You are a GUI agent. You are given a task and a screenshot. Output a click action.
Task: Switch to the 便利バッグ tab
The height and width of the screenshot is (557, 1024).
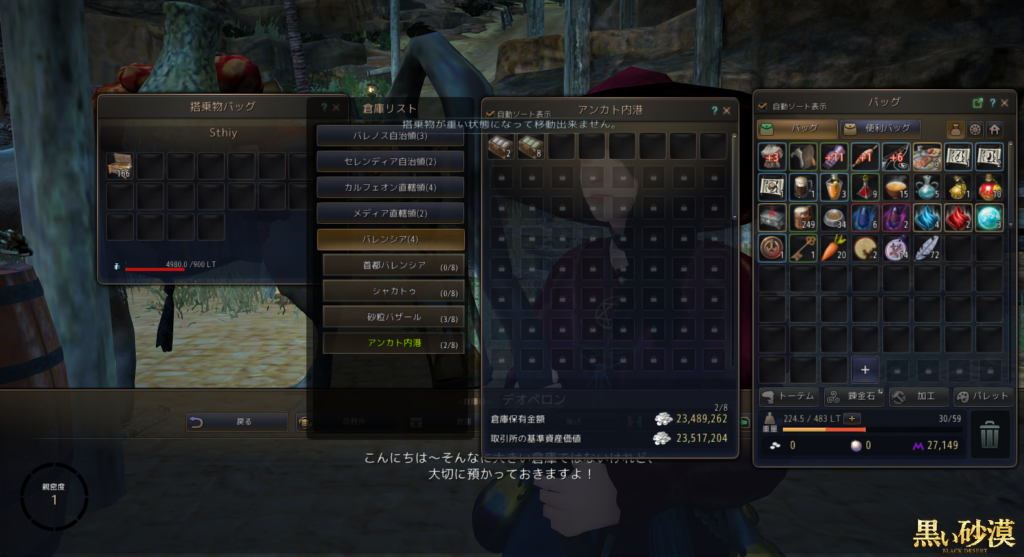click(880, 128)
